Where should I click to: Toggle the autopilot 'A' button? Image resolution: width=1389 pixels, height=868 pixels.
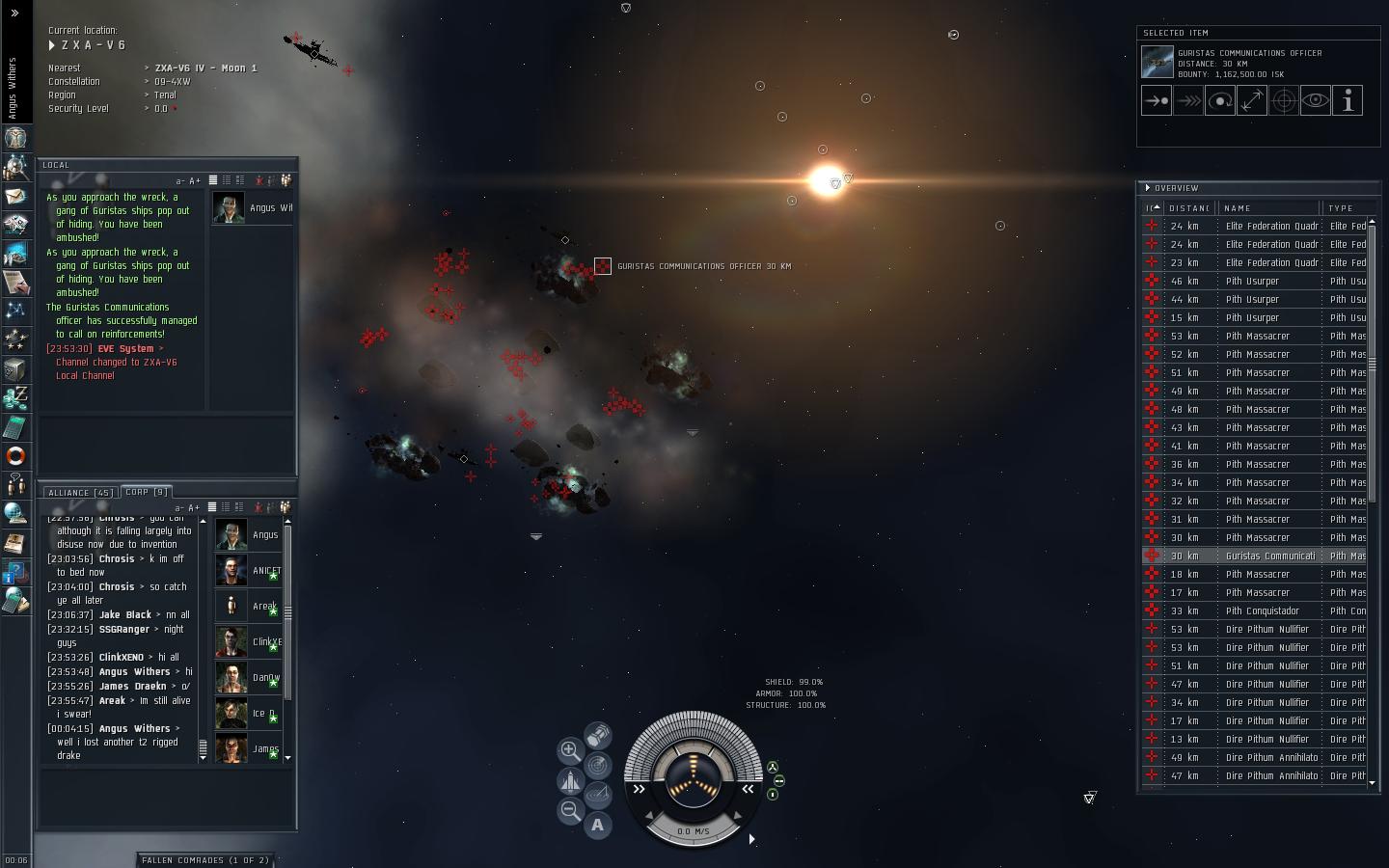(x=598, y=825)
